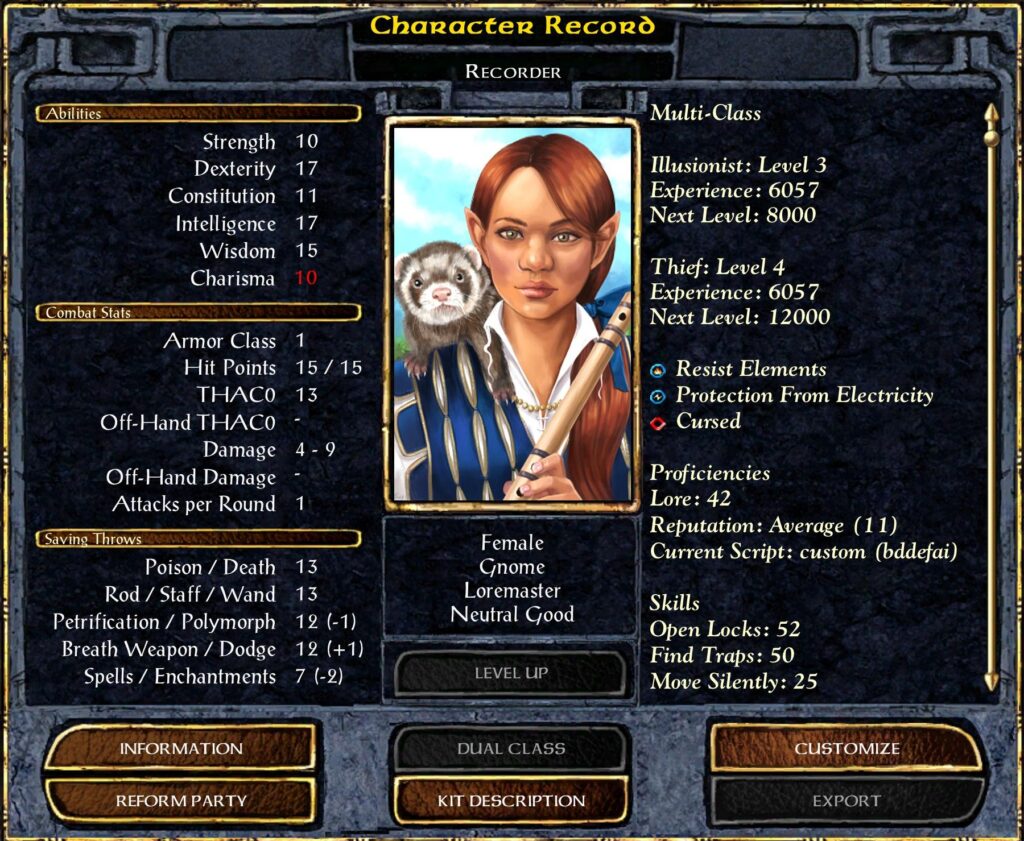Click the scrollbar down arrow

point(990,682)
